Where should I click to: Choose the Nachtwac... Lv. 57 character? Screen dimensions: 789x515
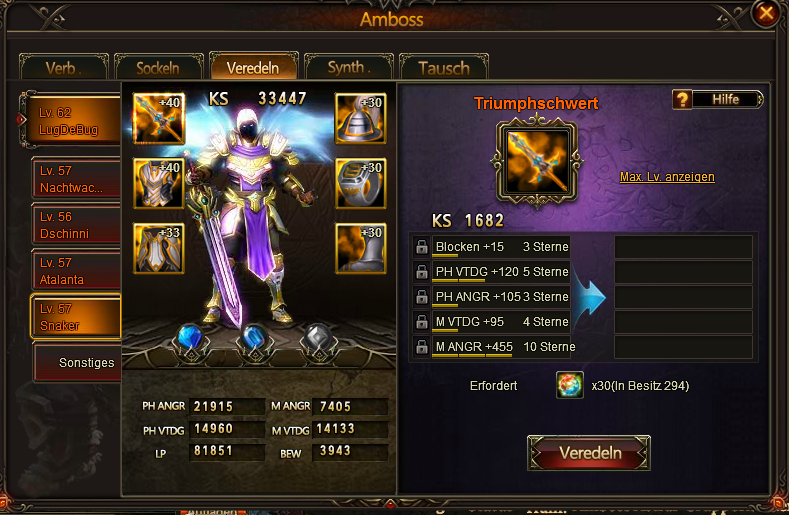[76, 178]
